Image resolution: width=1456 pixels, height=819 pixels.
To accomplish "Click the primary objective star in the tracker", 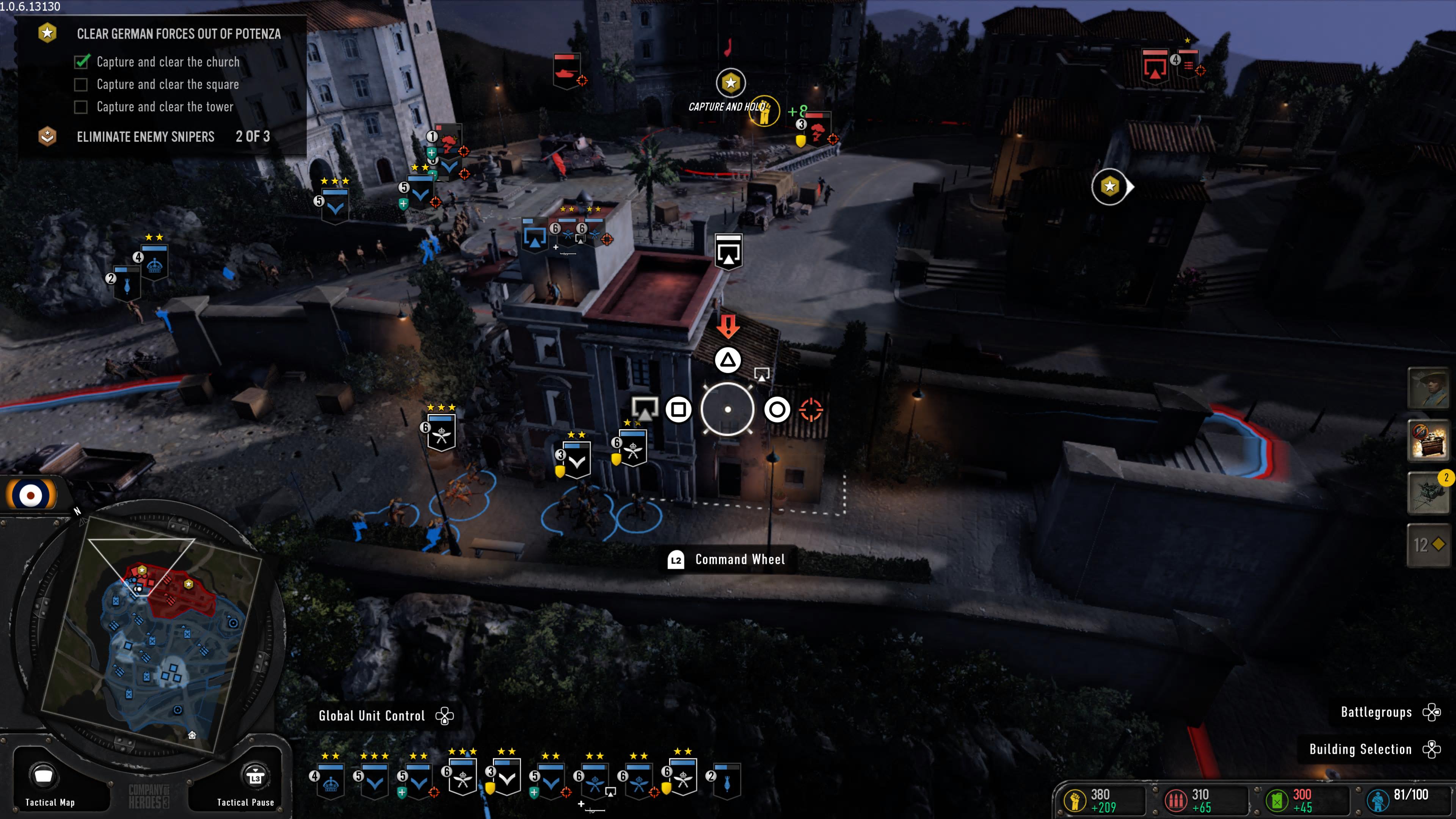I will pos(47,33).
